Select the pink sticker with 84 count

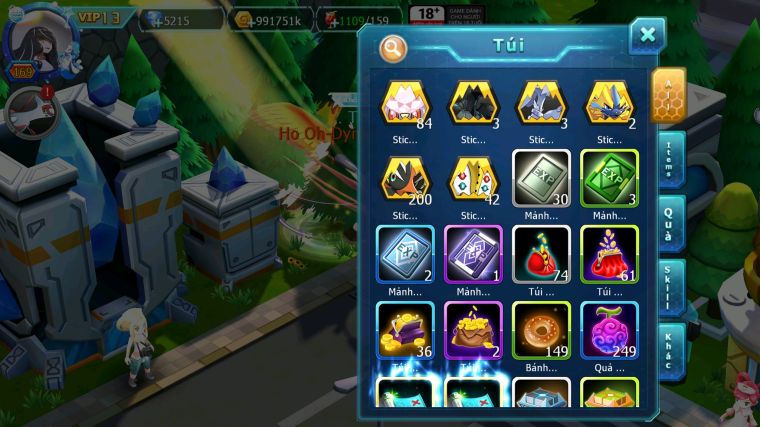pyautogui.click(x=405, y=103)
